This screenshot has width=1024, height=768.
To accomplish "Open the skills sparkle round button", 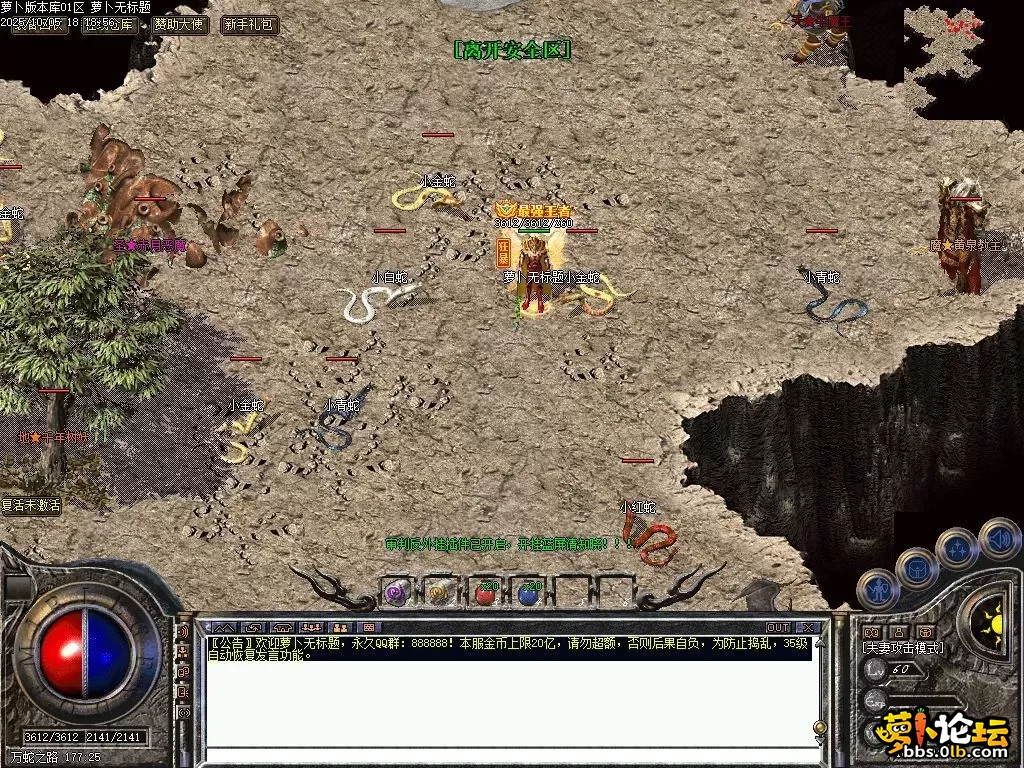I will pyautogui.click(x=957, y=548).
